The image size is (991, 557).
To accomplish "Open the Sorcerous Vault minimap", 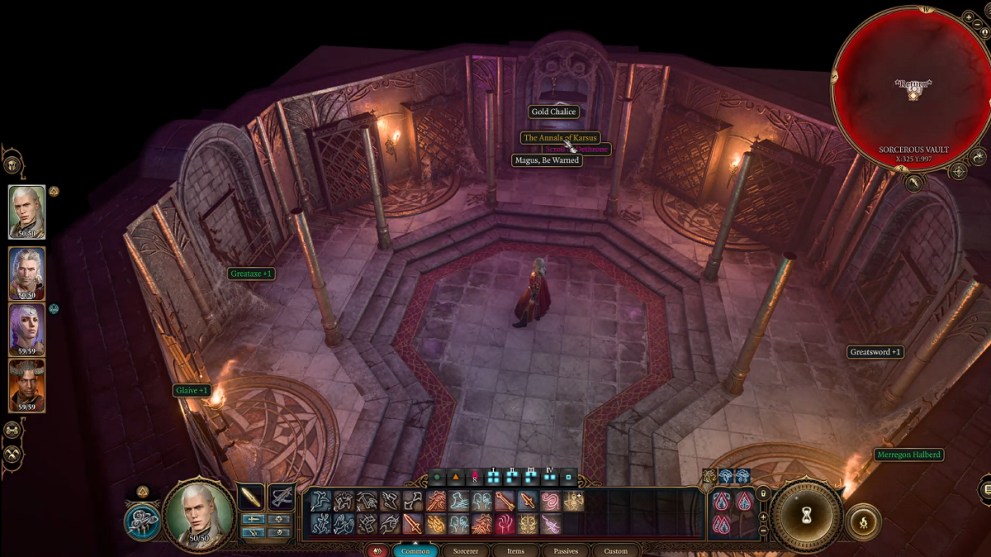I will click(911, 88).
